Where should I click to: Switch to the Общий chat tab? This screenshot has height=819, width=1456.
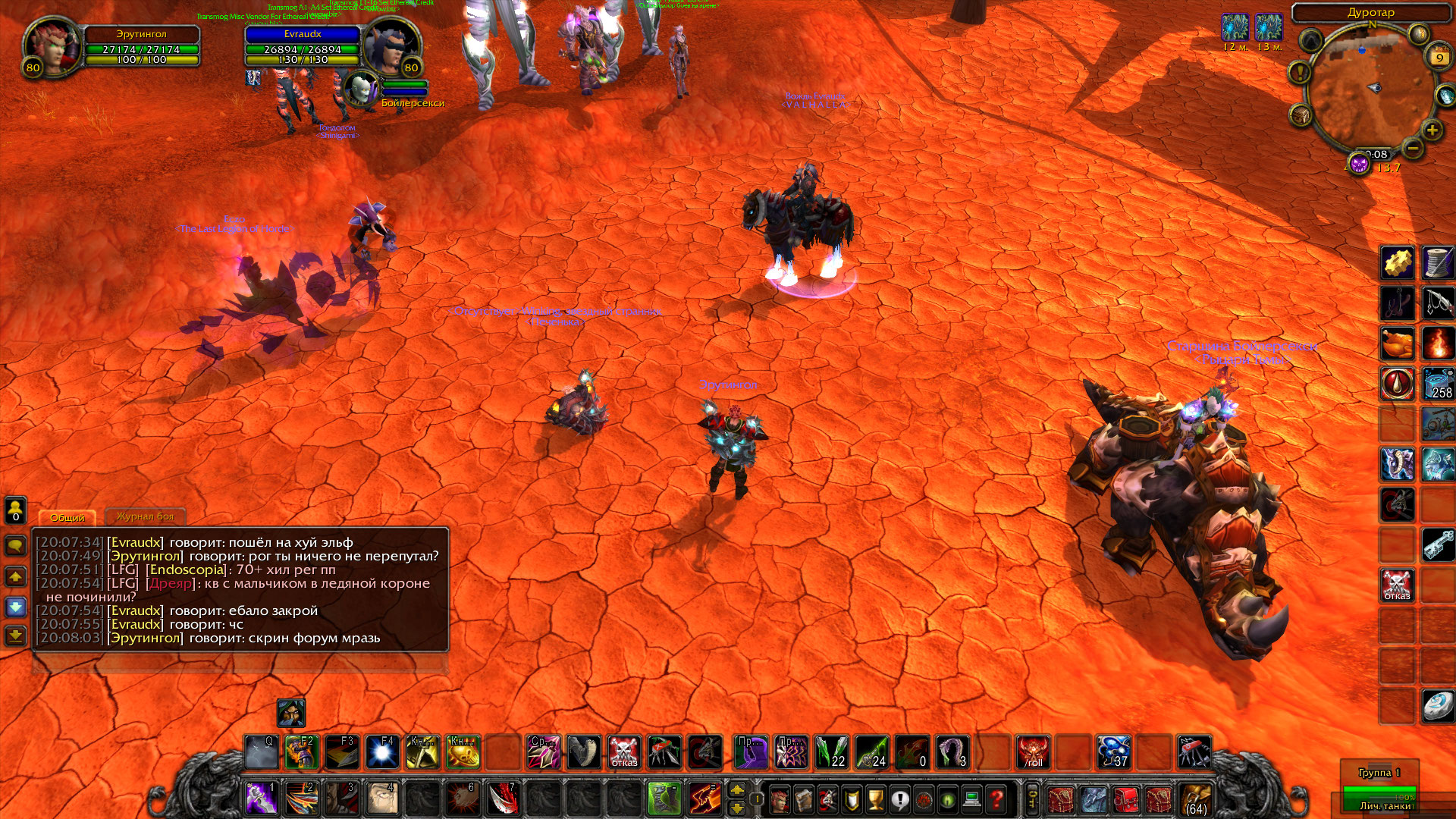coord(67,517)
